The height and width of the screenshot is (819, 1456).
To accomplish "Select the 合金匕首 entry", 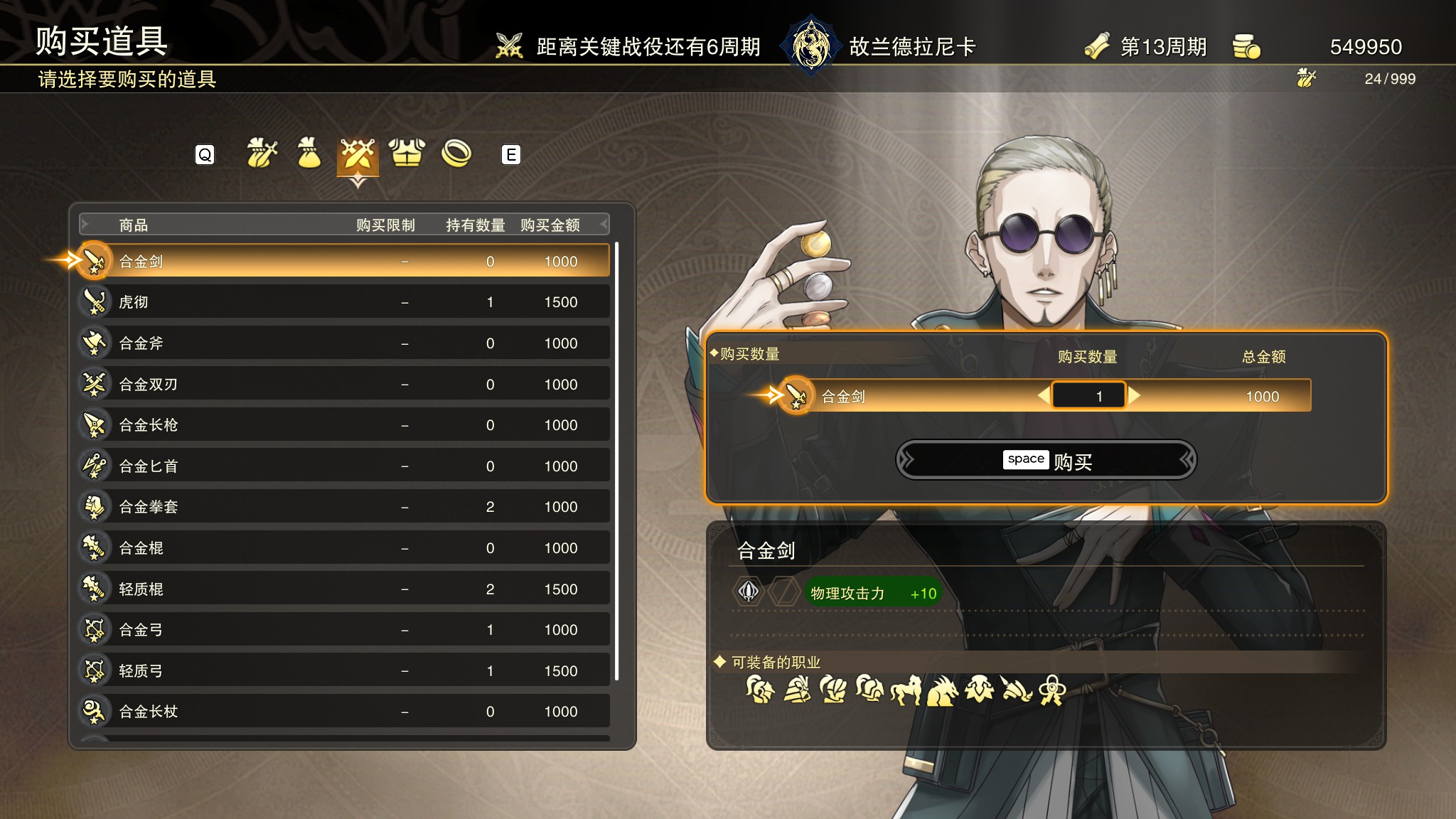I will pyautogui.click(x=345, y=466).
